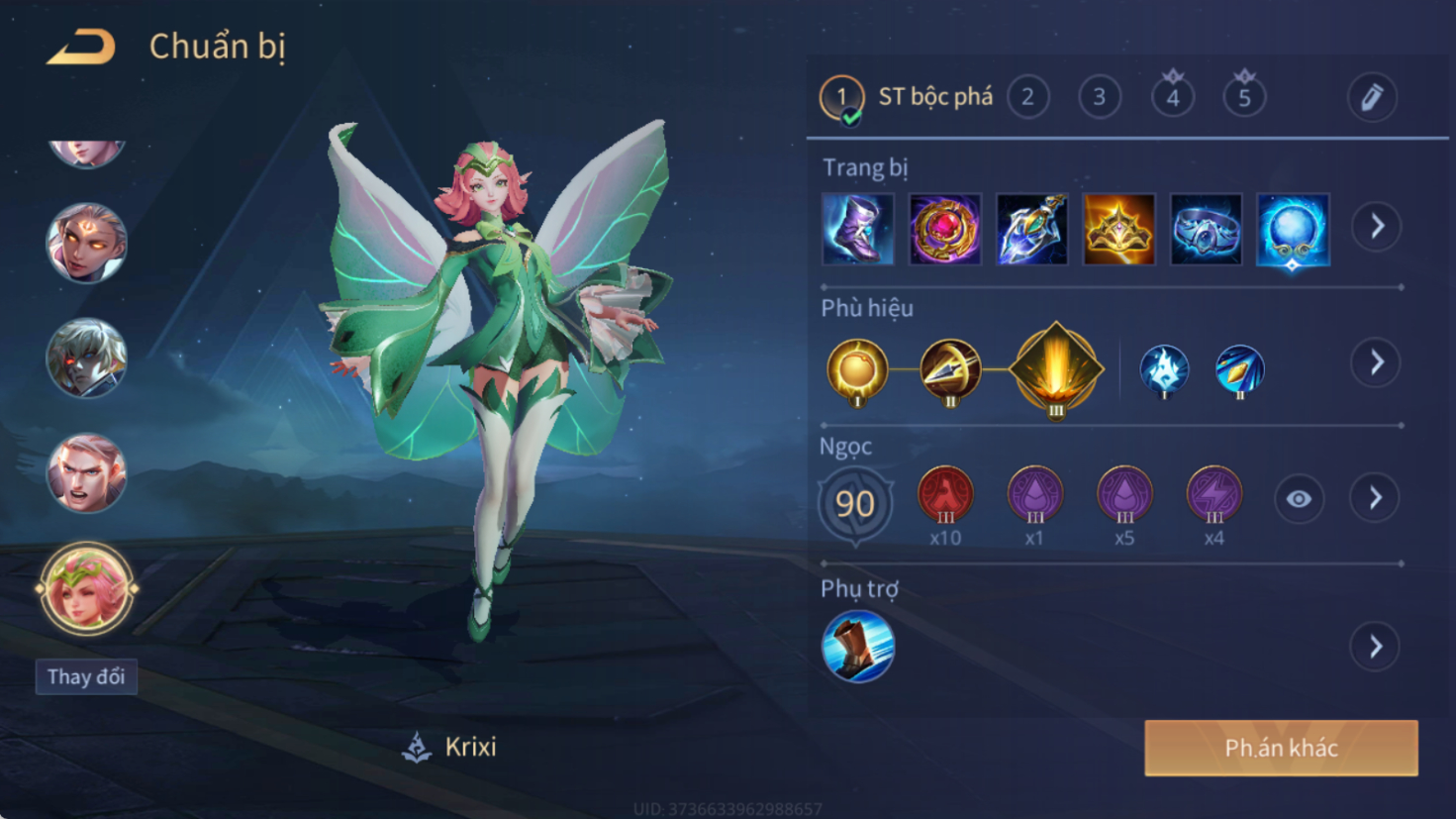Select the golden crown equipment item
1456x819 pixels.
coord(1118,230)
